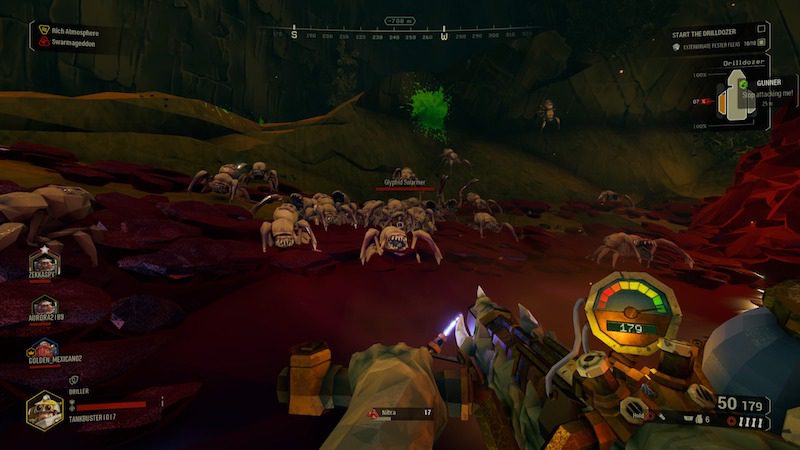Click the compass bar heading strip
Screen dimensions: 800x450
(400, 35)
